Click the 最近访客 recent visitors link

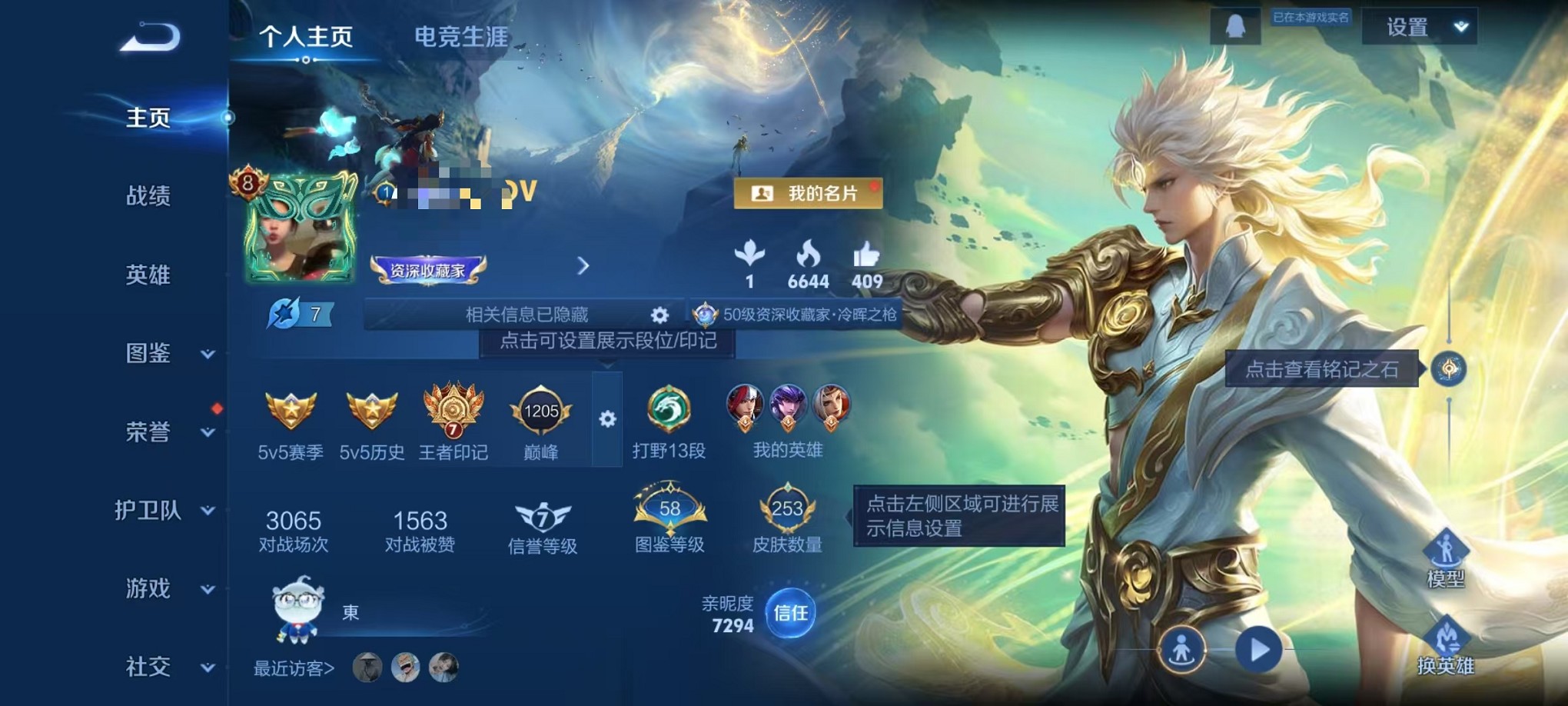(x=292, y=669)
